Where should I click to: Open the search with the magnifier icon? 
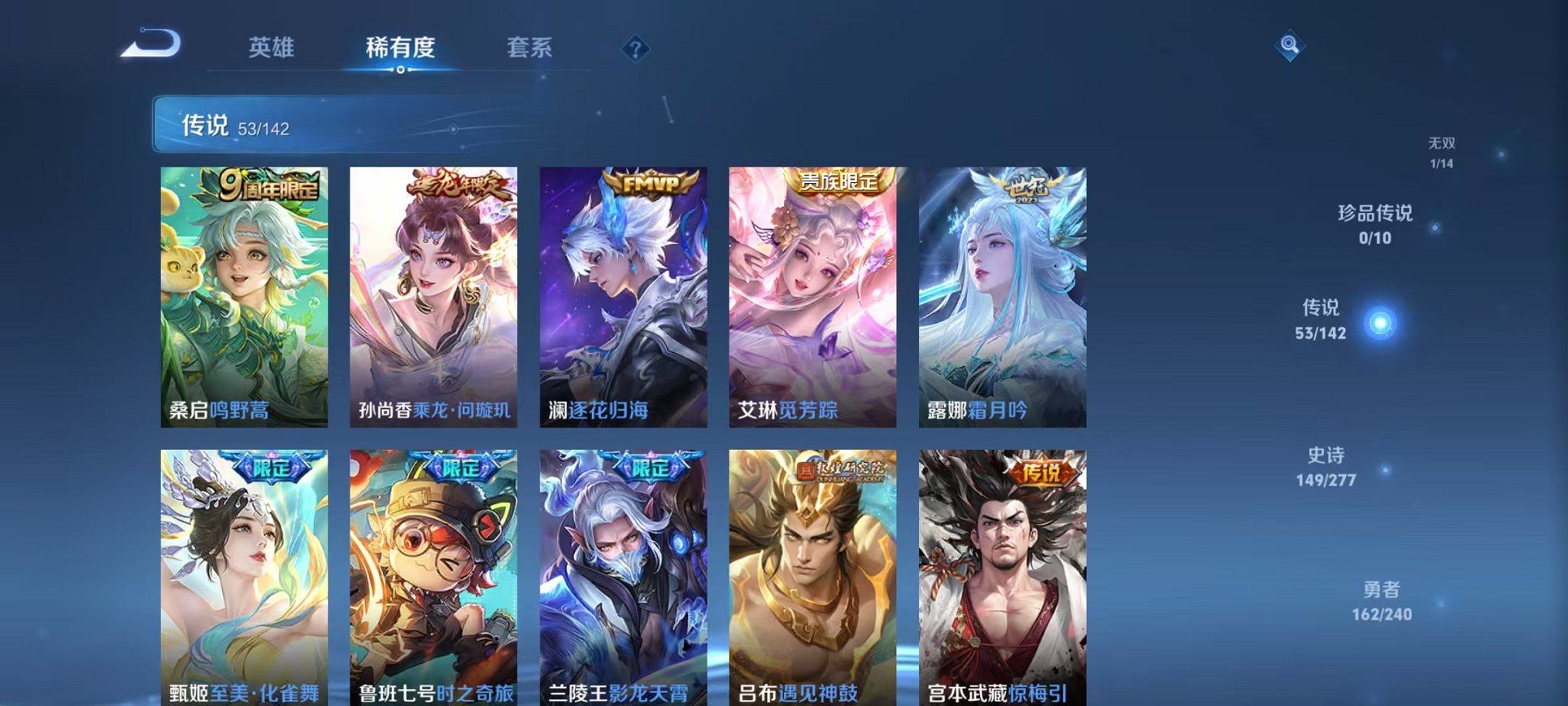[x=1289, y=44]
